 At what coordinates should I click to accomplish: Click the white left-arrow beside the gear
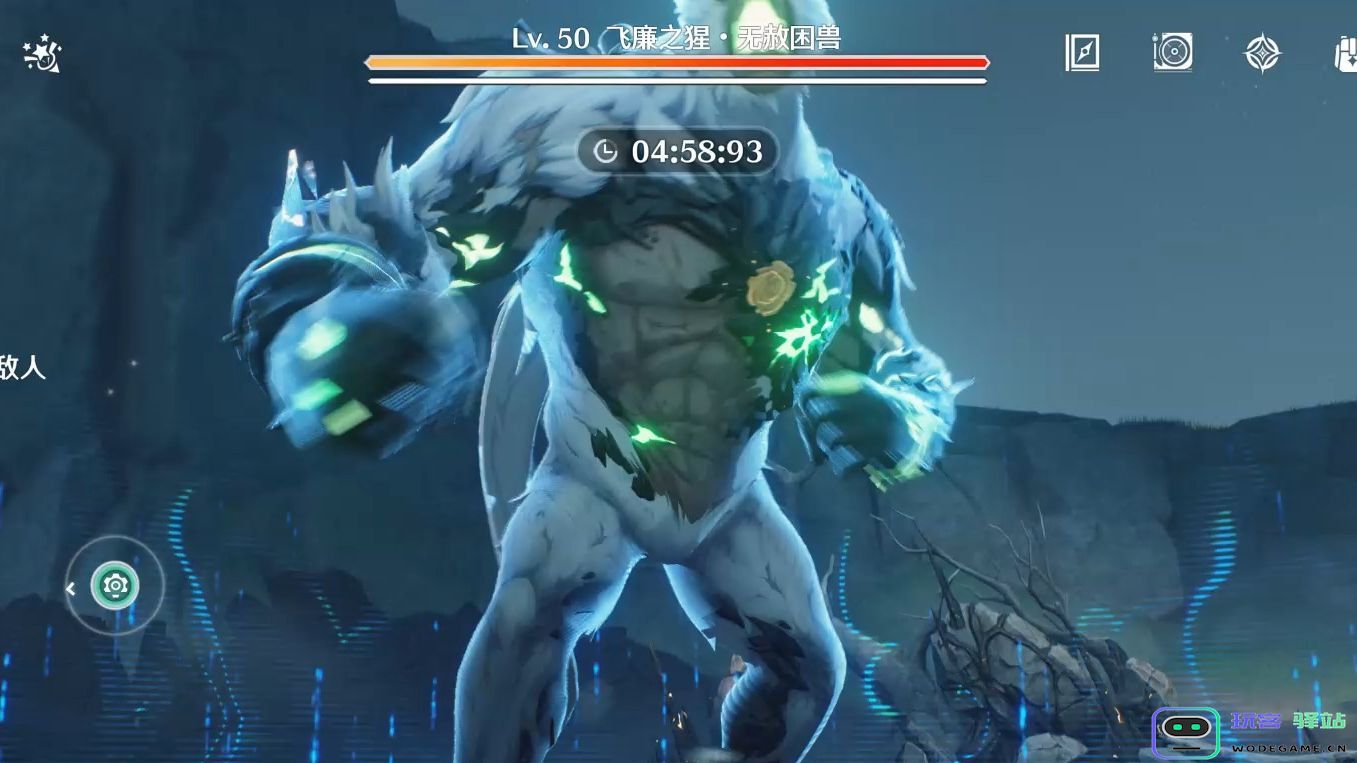(x=71, y=589)
